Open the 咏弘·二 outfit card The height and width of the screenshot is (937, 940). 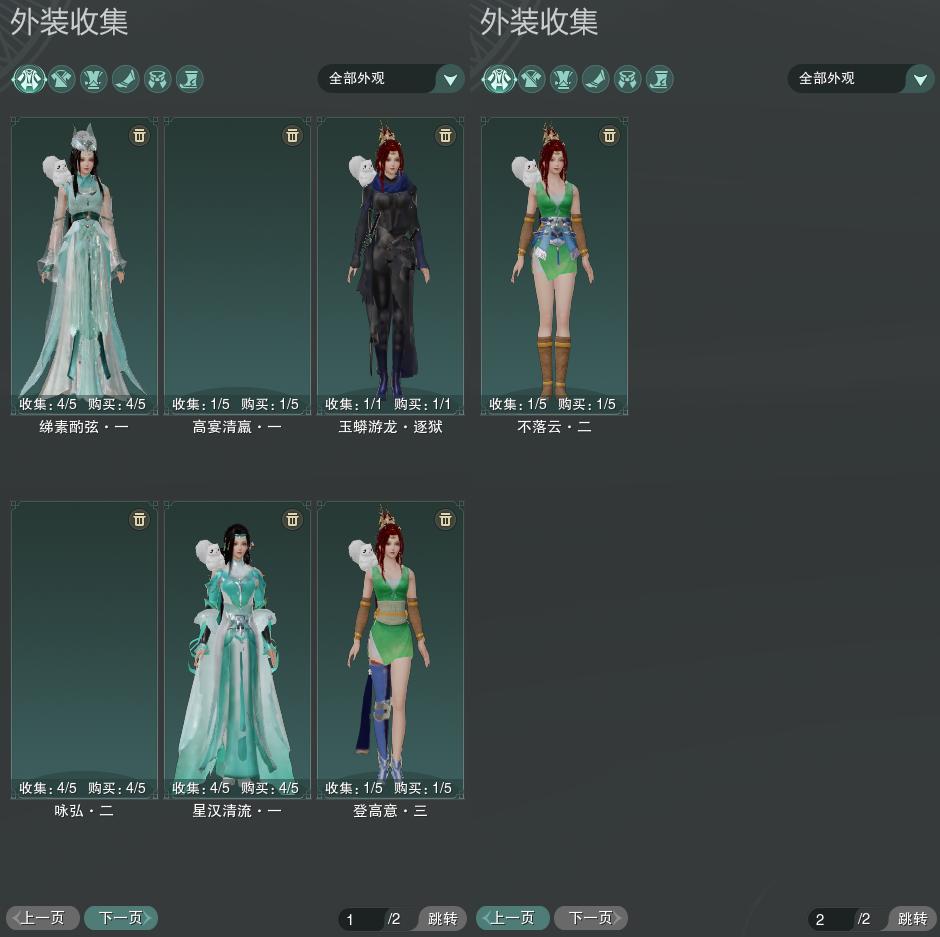tap(84, 645)
